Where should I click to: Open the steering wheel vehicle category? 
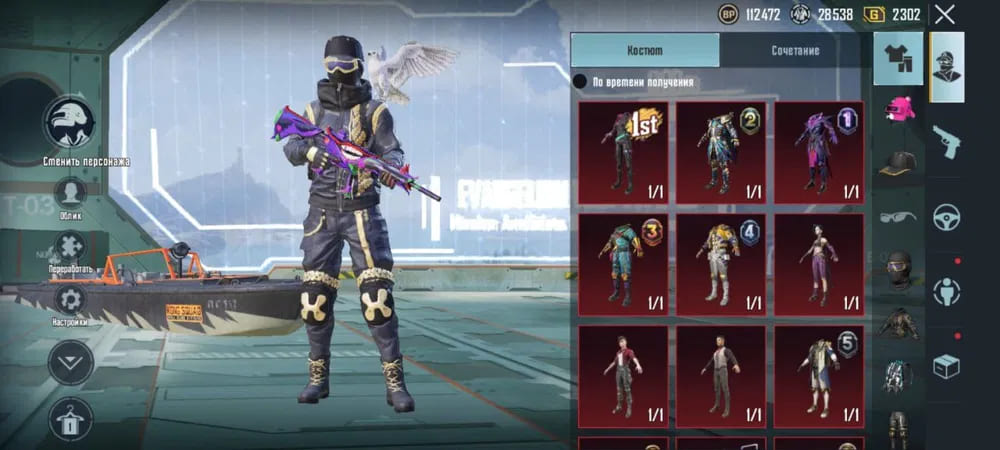[947, 217]
